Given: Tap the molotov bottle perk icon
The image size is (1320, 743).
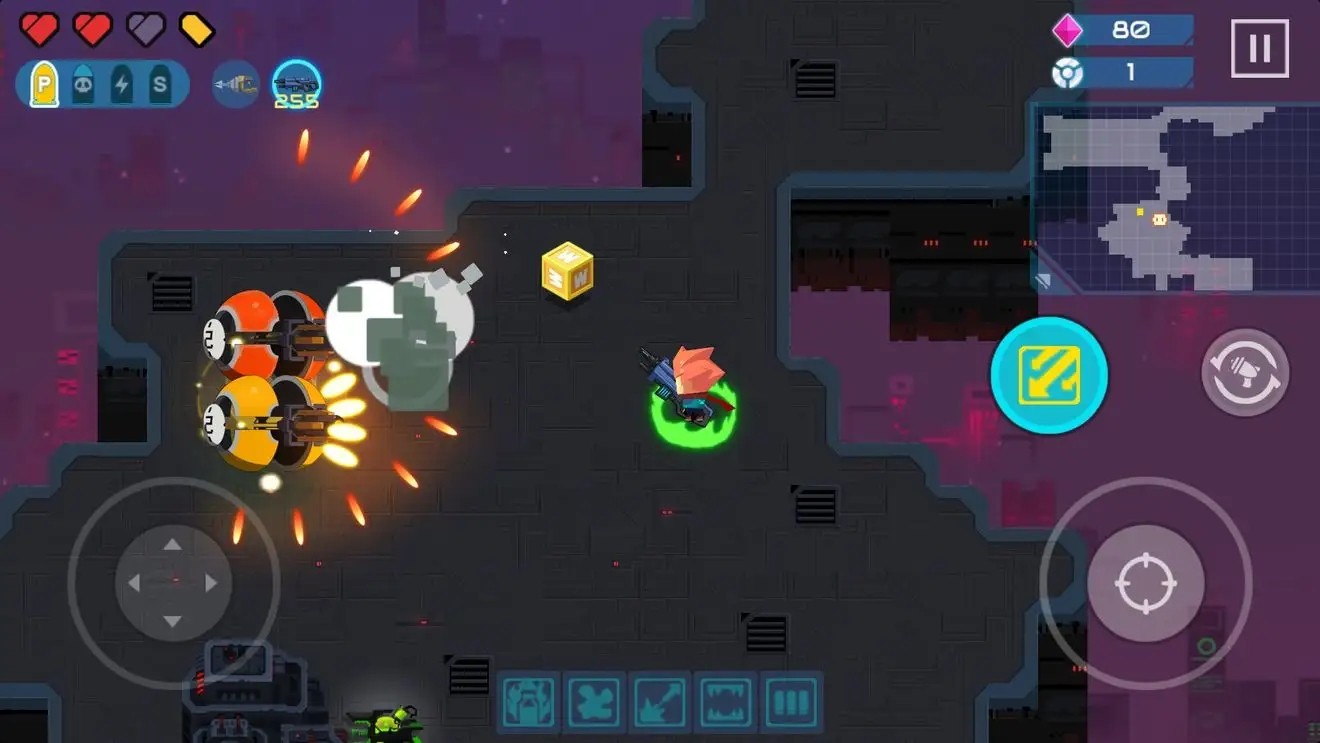Looking at the screenshot, I should pyautogui.click(x=528, y=703).
